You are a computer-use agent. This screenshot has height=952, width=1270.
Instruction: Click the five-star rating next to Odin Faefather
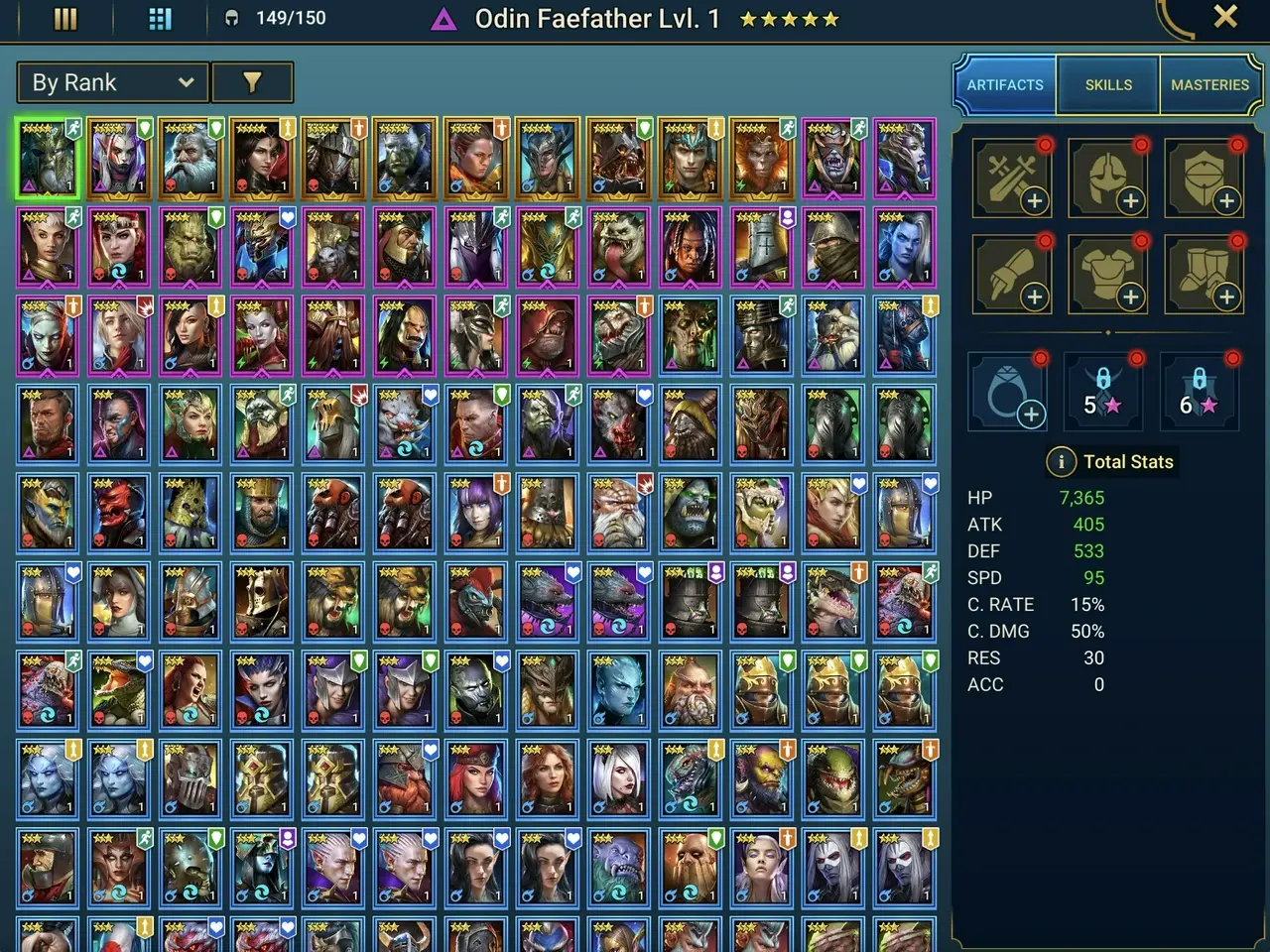[789, 18]
